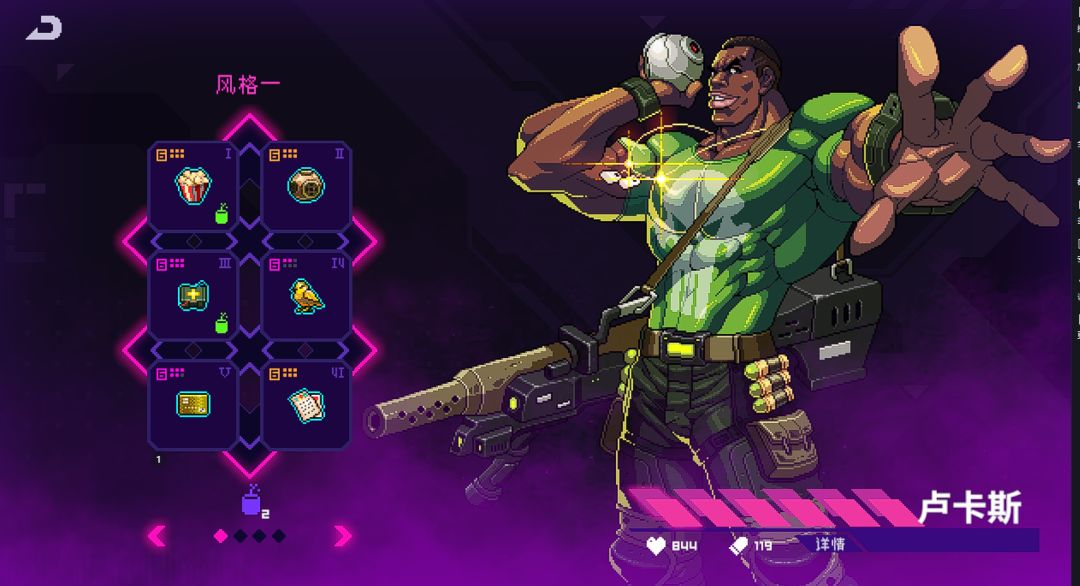1080x586 pixels.
Task: Switch to the previous style page
Action: pyautogui.click(x=157, y=536)
